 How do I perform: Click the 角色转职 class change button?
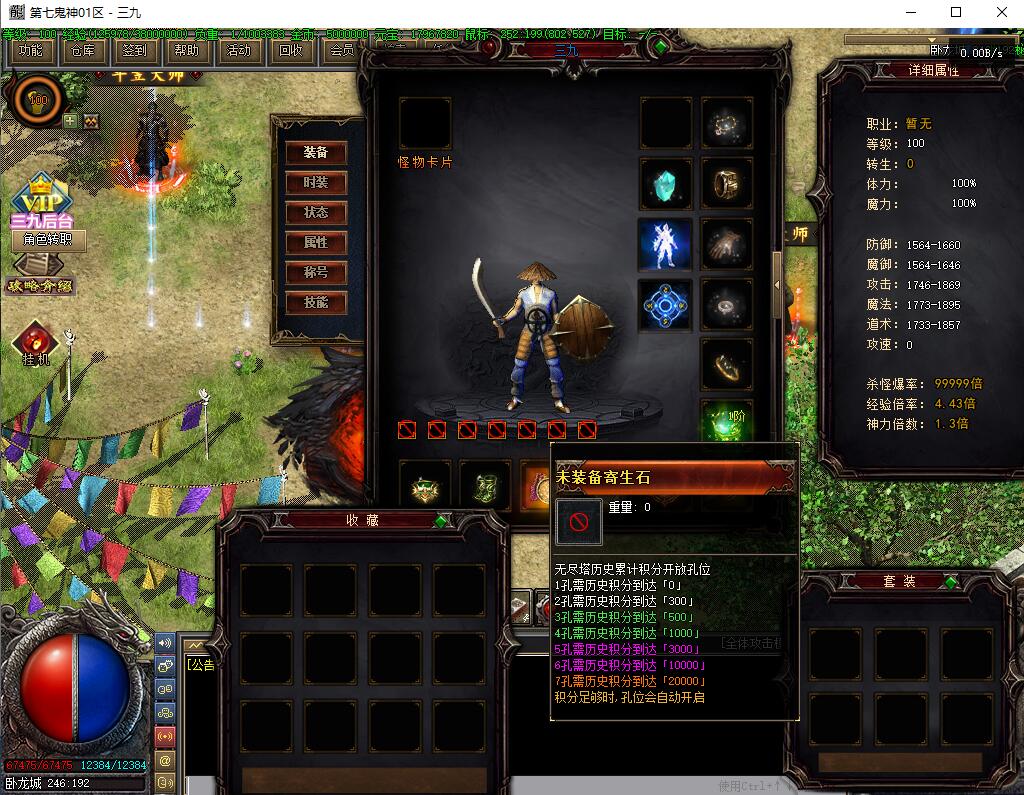point(49,240)
